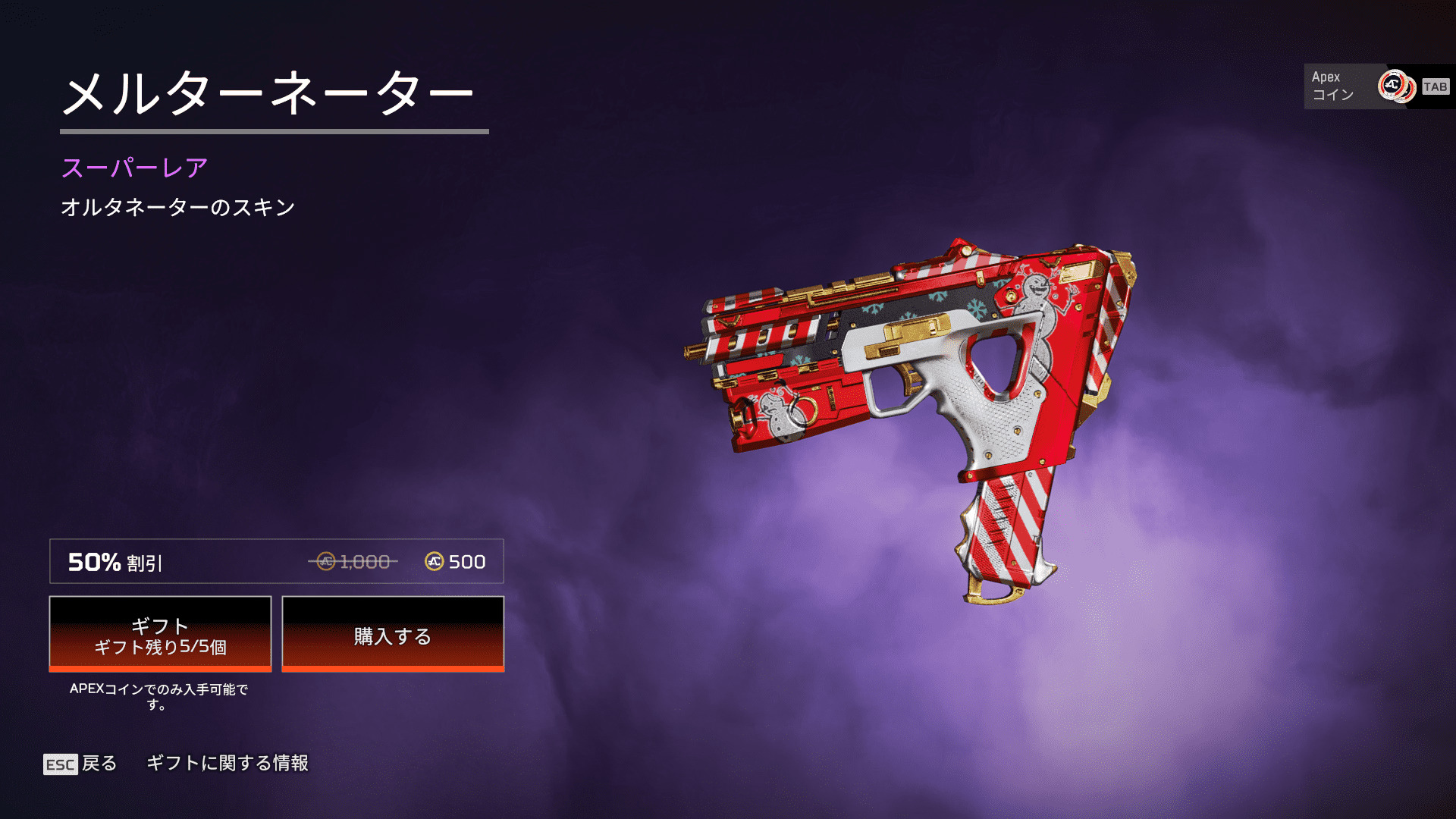Go back with the 戻る button
The width and height of the screenshot is (1456, 819).
80,763
